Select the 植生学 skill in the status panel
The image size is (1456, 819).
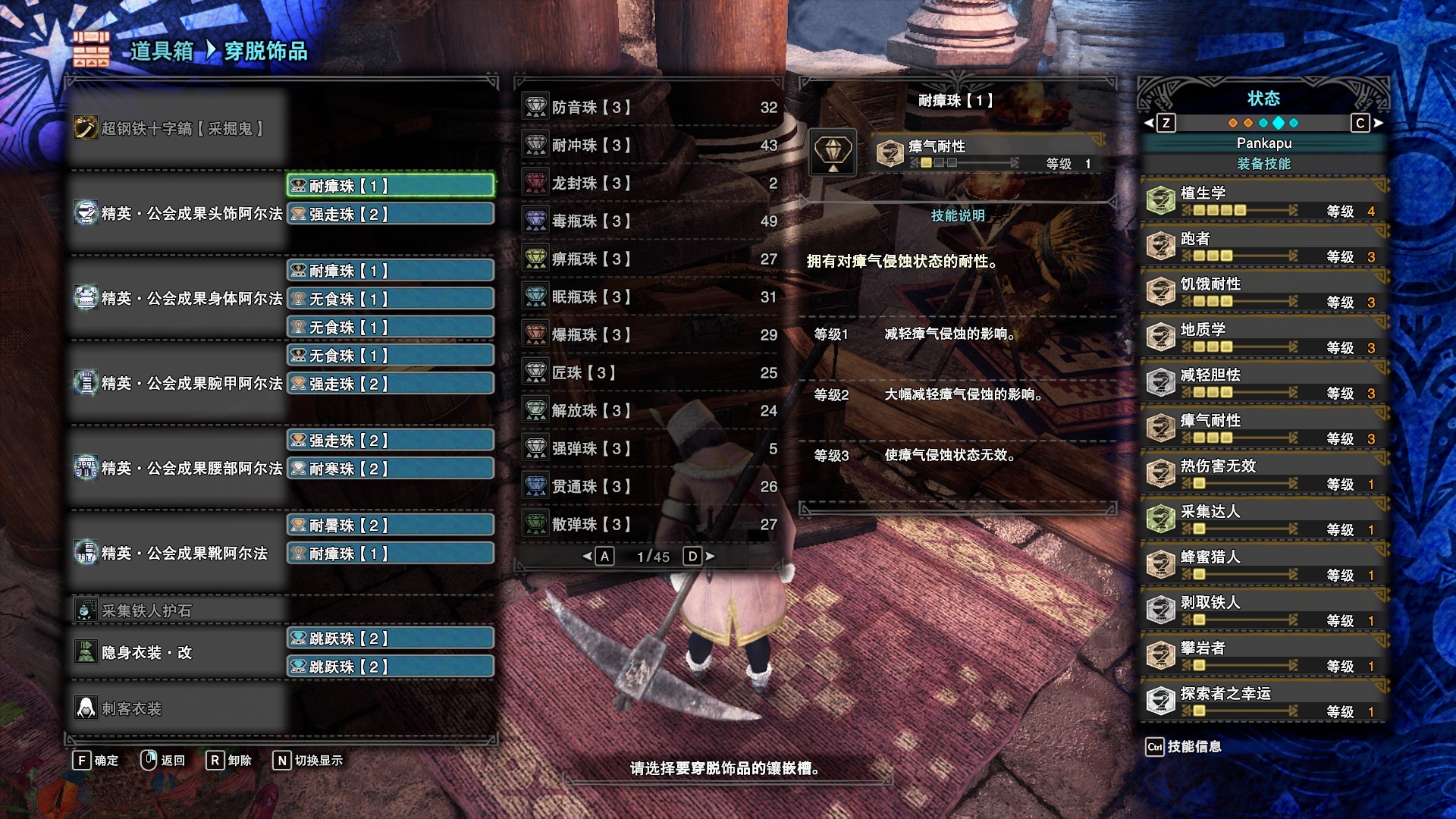1264,200
